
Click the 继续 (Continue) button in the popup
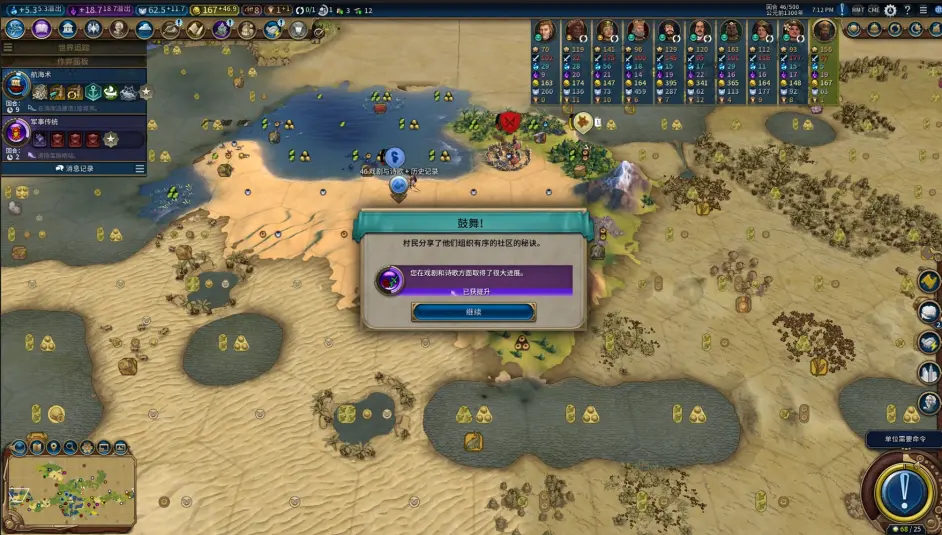coord(473,312)
